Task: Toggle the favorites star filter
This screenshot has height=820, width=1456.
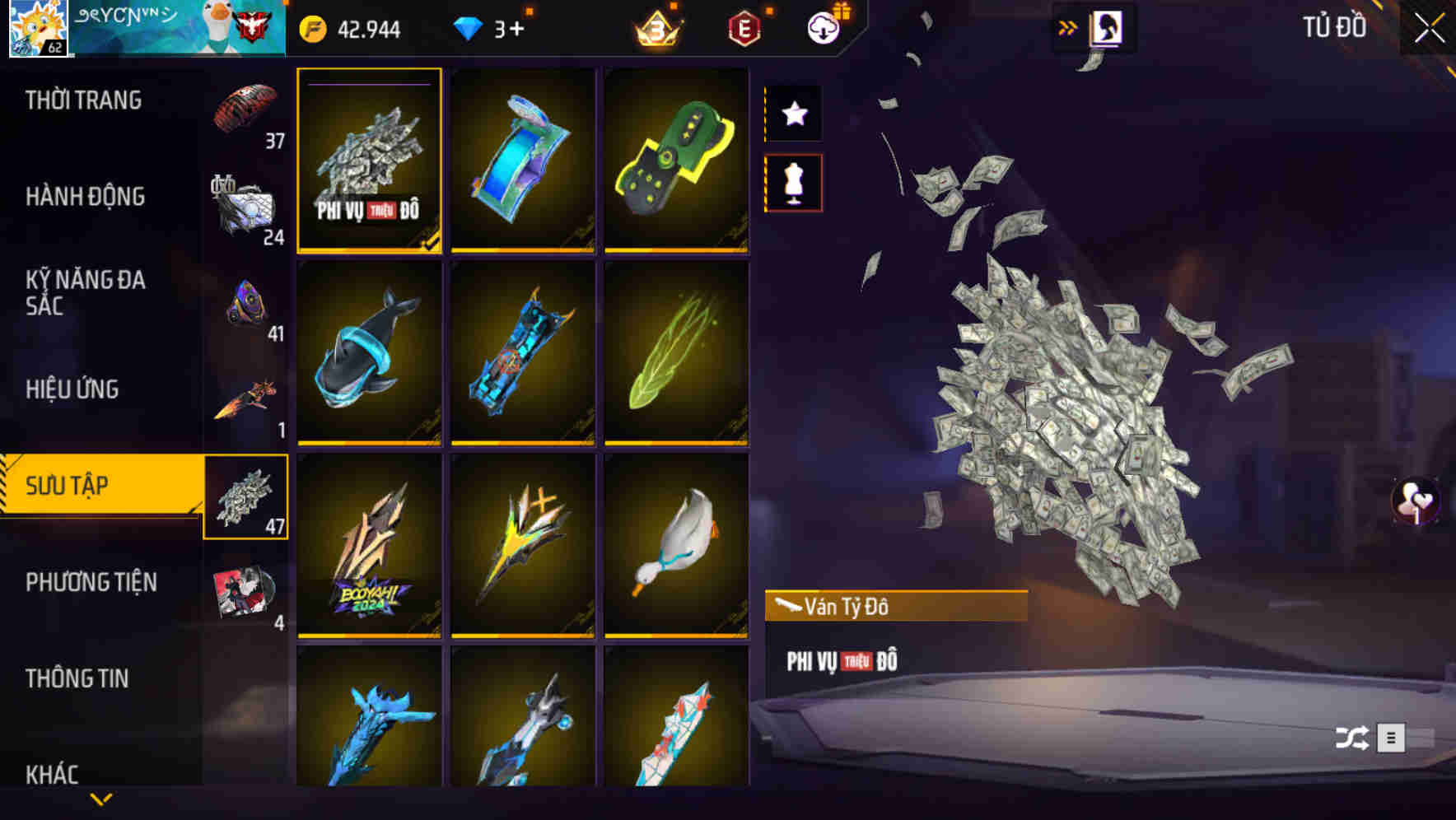Action: tap(793, 114)
